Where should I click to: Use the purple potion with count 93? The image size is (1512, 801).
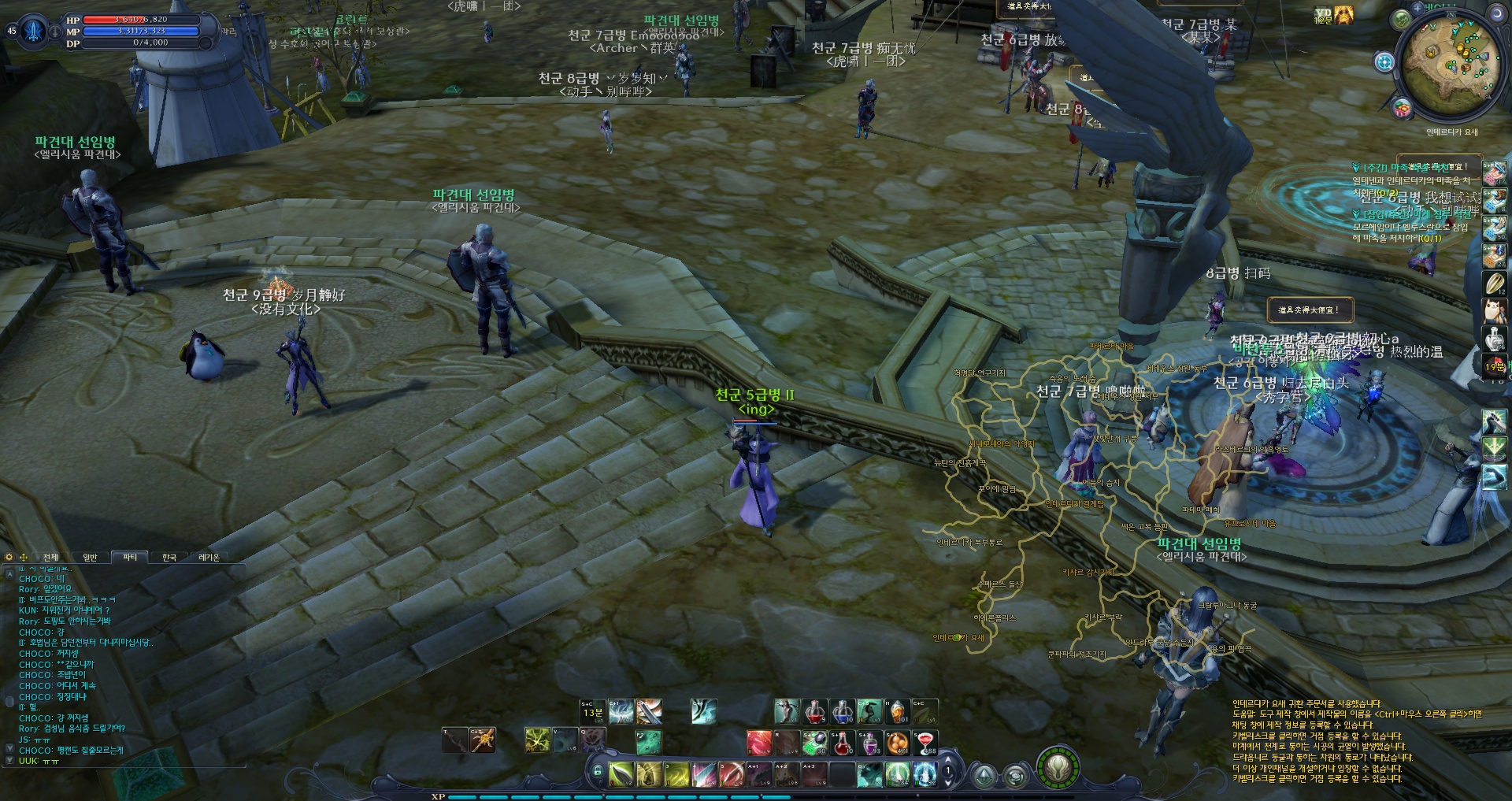pos(869,742)
